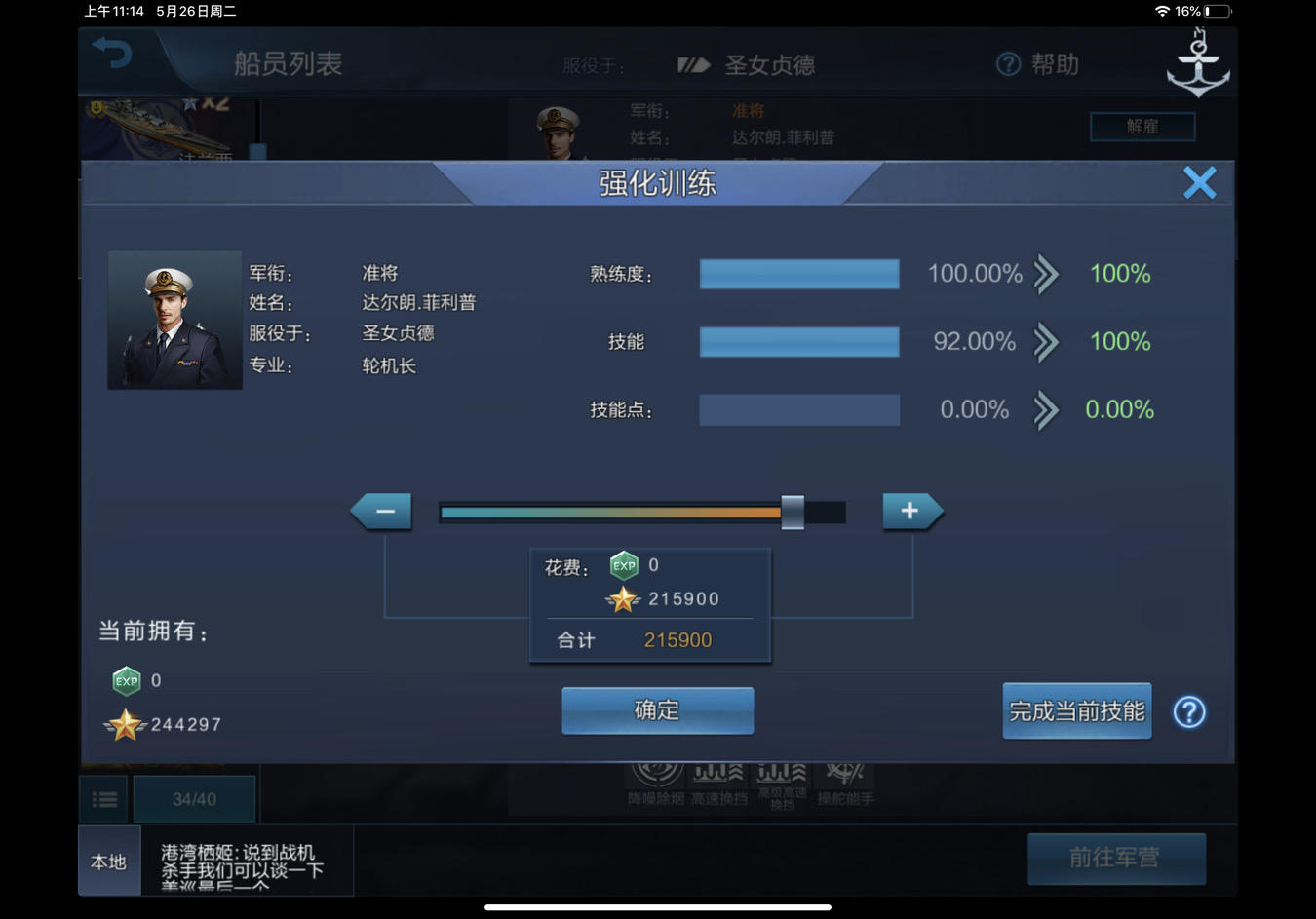Tap 前往军营 to go to barracks

coord(1116,859)
